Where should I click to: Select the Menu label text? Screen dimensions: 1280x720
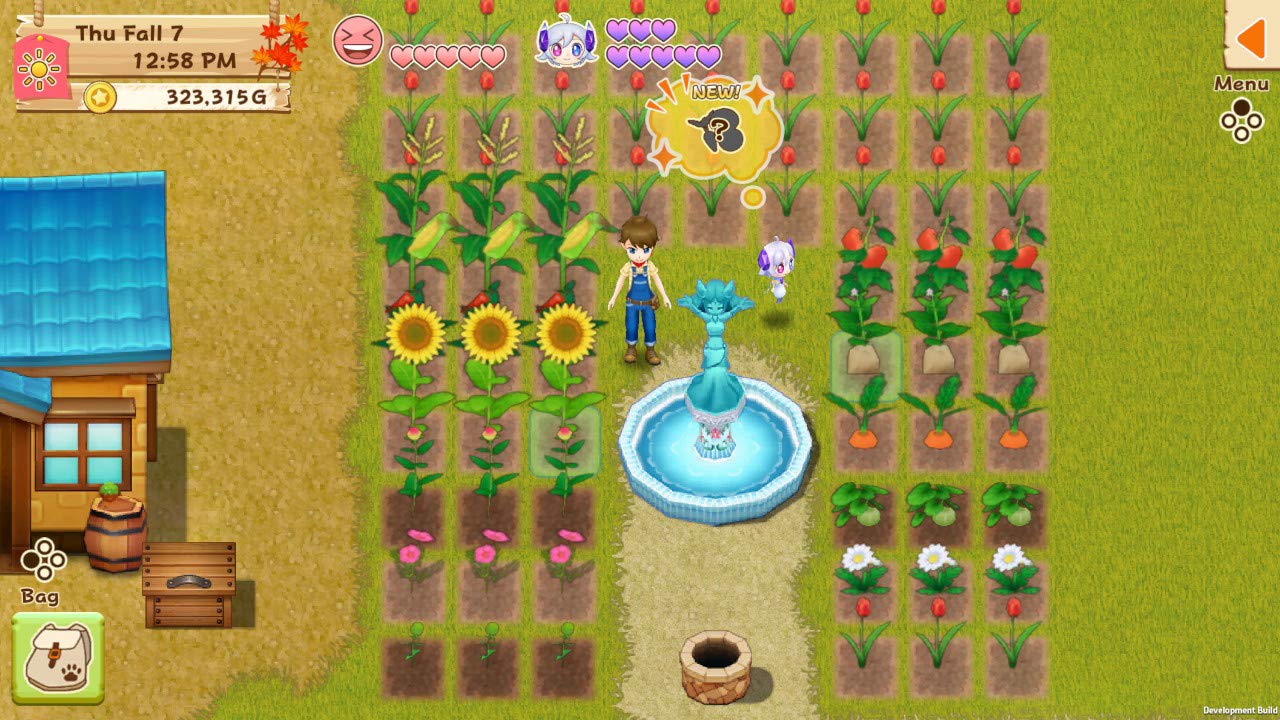(x=1241, y=83)
